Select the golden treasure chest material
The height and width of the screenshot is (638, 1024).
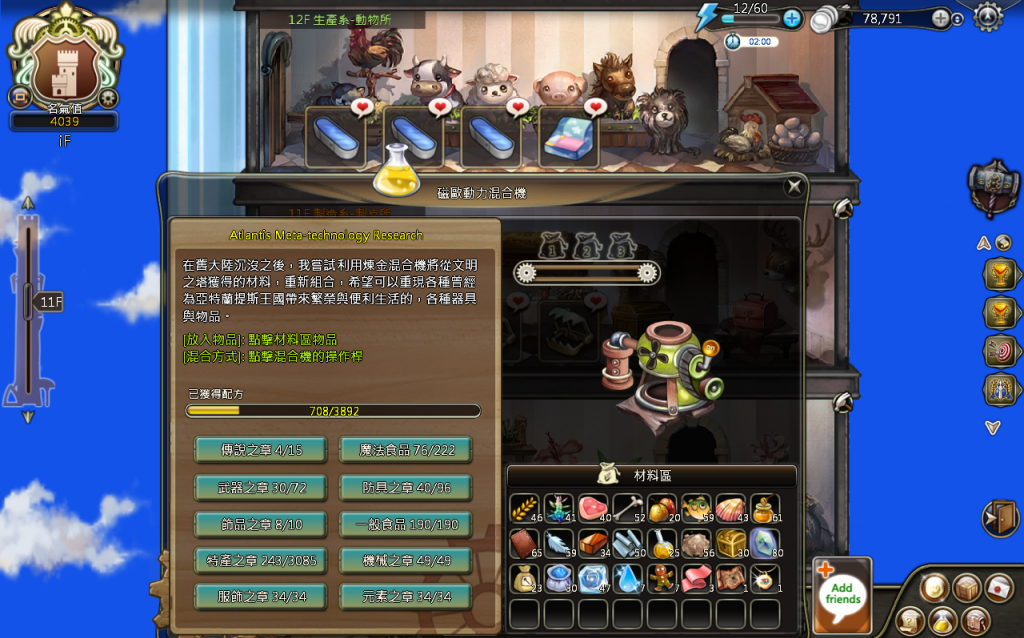tap(731, 544)
